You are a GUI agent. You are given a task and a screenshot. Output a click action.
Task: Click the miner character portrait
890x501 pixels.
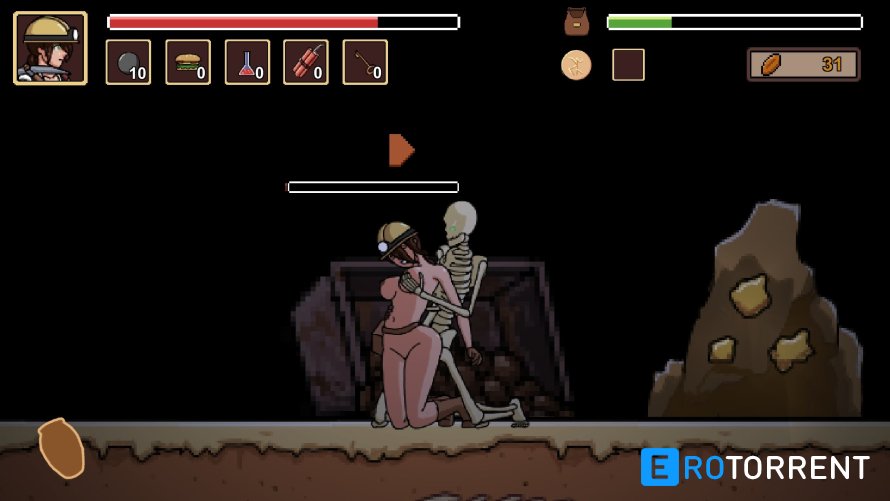pos(50,48)
